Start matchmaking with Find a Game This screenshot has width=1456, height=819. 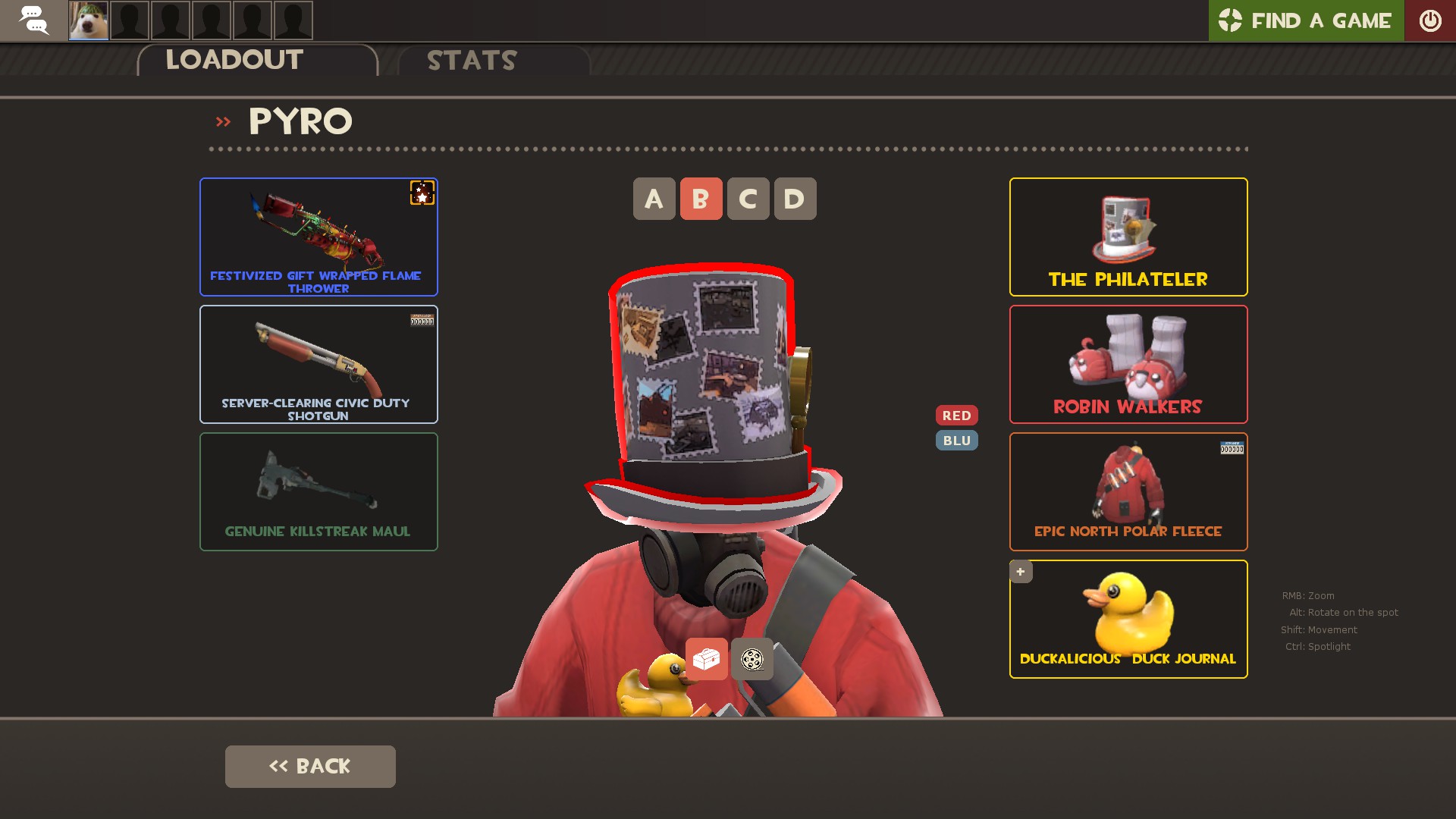tap(1306, 20)
